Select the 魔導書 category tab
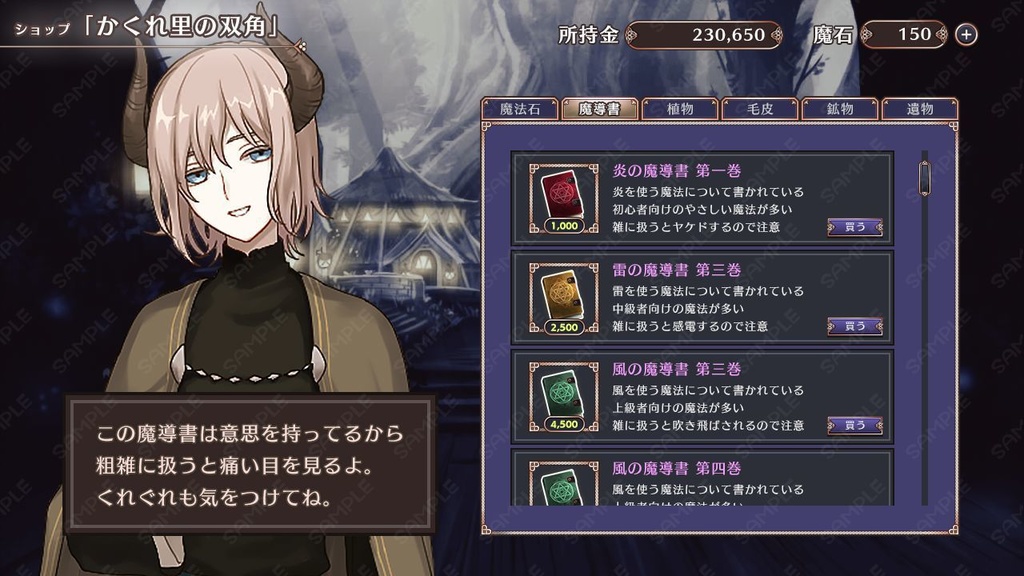Image resolution: width=1024 pixels, height=576 pixels. 600,110
